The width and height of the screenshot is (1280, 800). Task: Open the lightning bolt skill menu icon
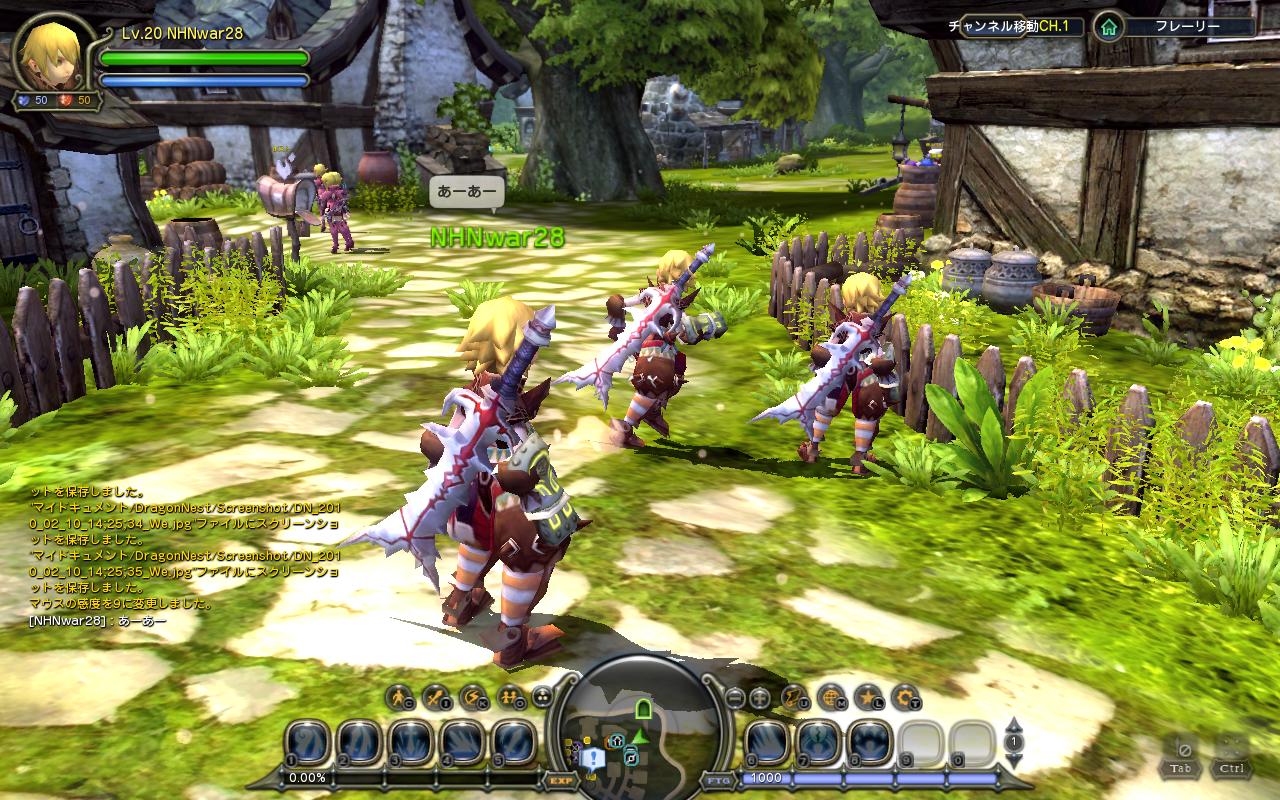(470, 696)
